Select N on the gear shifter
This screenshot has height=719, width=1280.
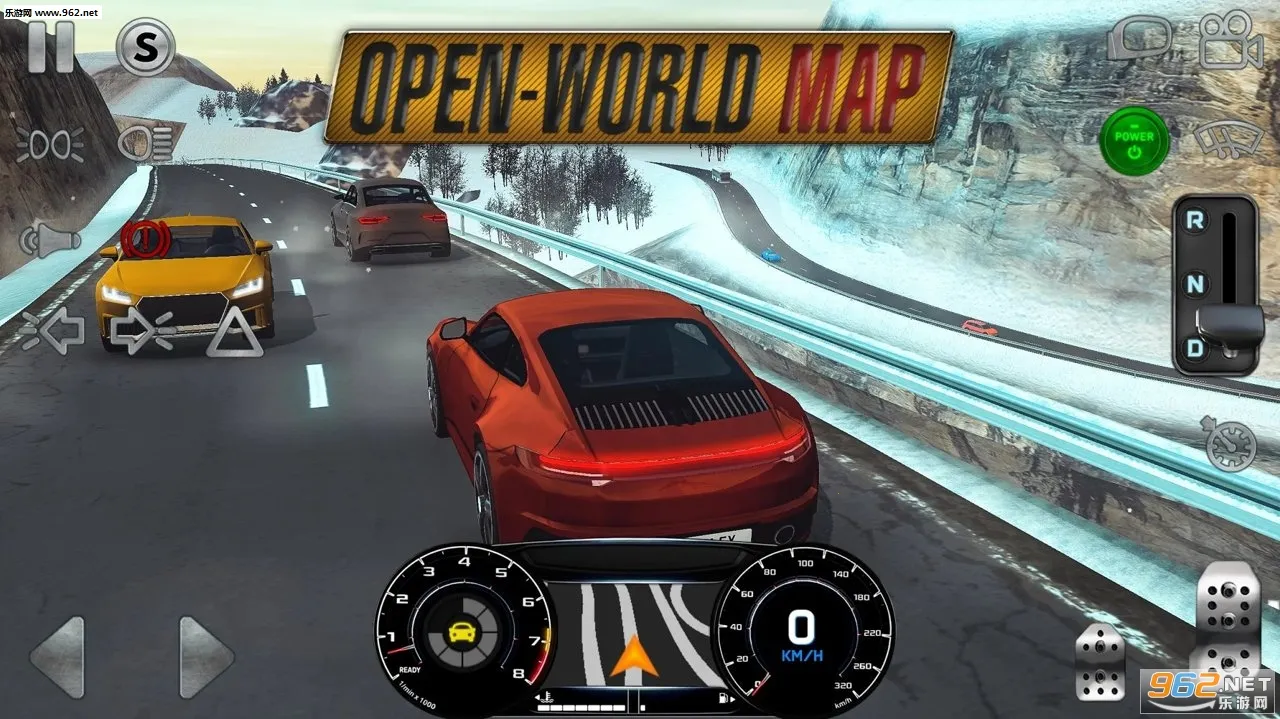(1195, 284)
